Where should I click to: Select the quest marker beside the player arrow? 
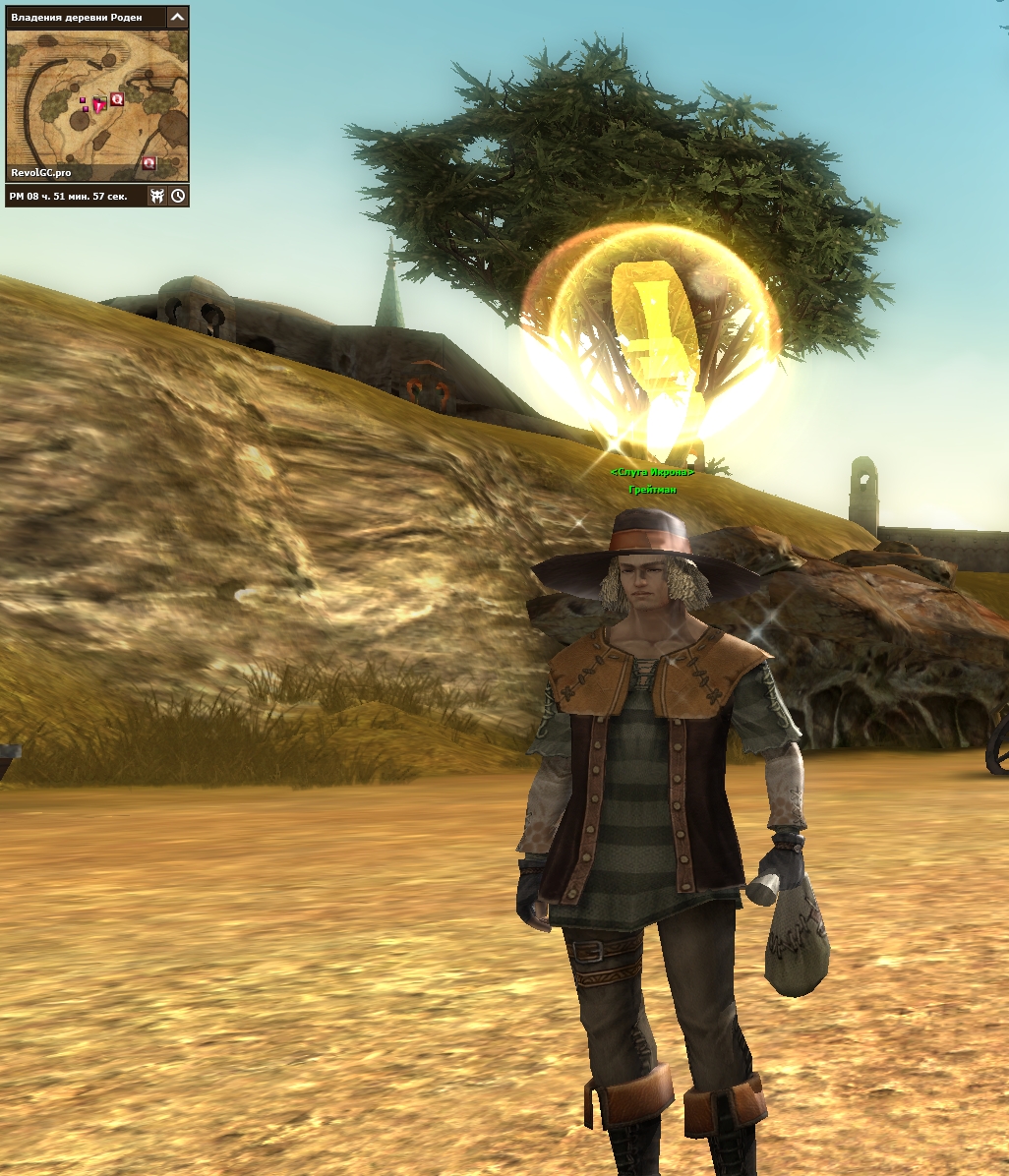[x=117, y=98]
